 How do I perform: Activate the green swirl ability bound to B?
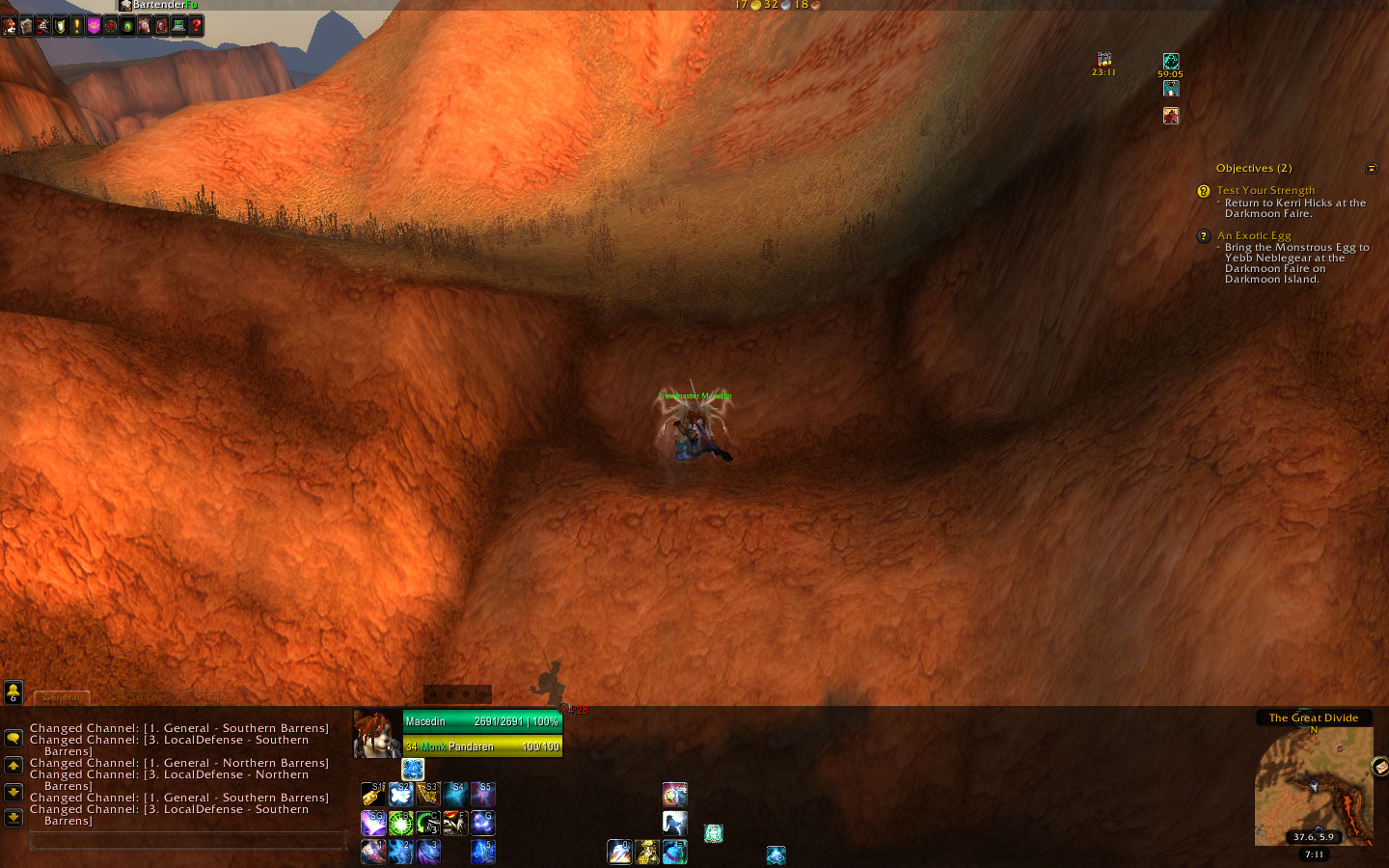[x=401, y=823]
